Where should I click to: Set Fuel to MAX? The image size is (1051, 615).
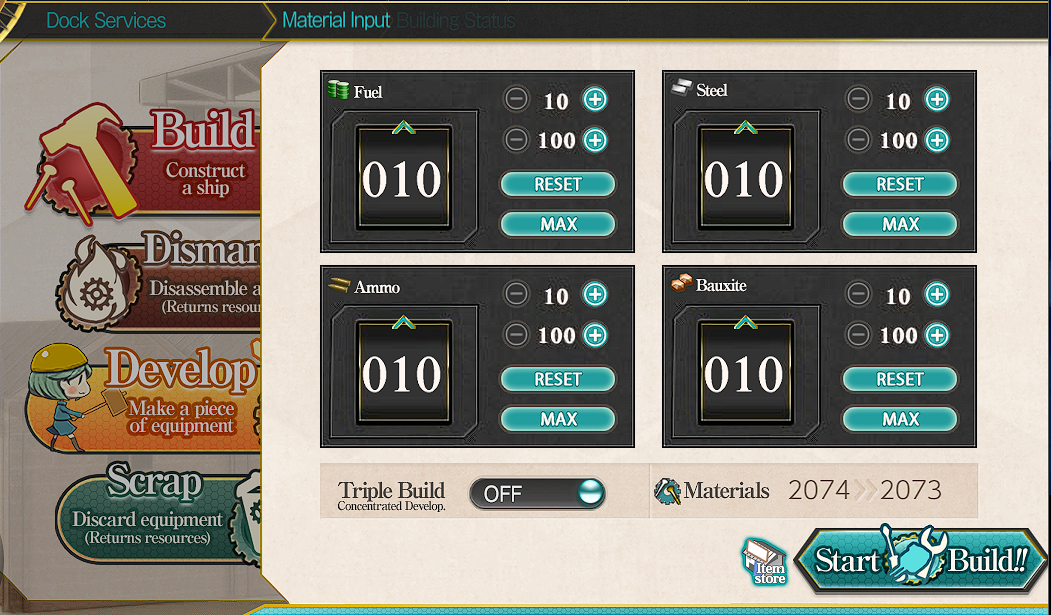click(x=558, y=224)
